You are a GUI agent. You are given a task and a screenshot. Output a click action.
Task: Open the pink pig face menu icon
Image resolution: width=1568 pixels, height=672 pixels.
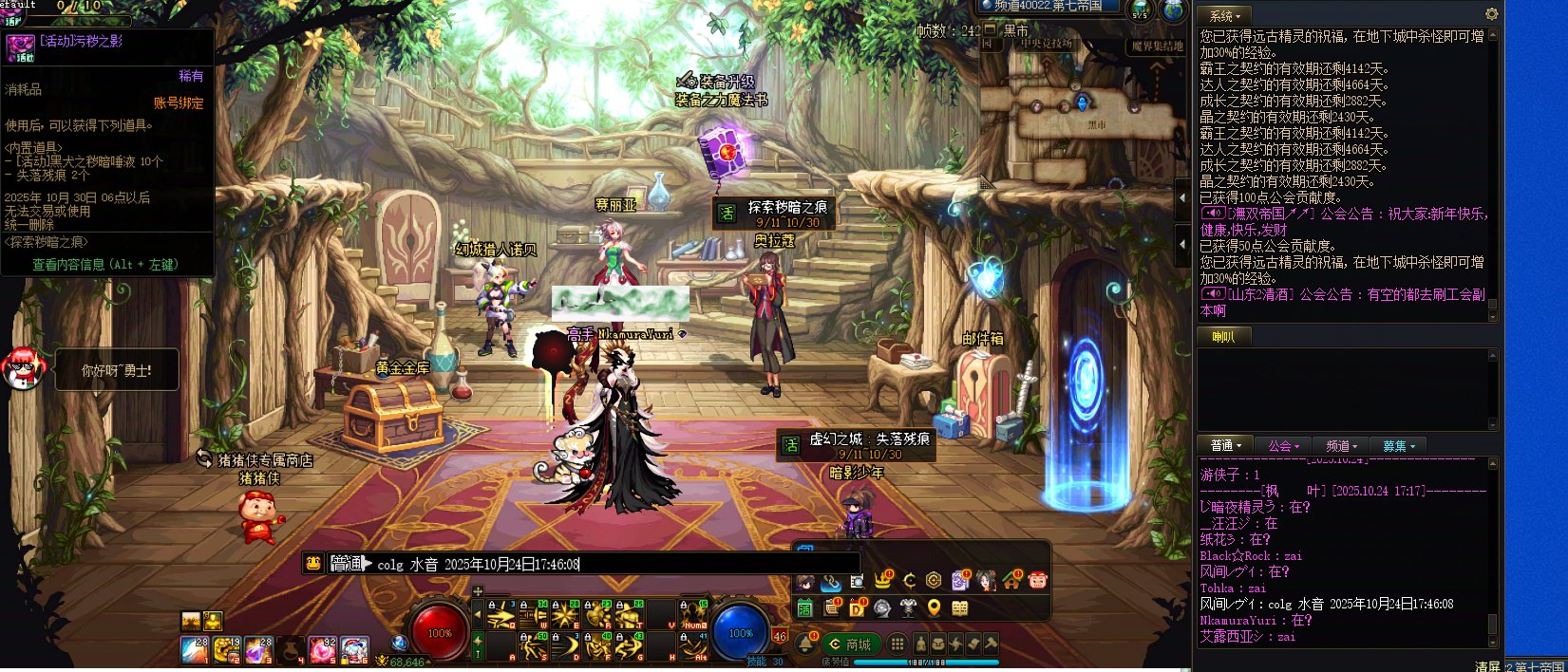click(1037, 580)
